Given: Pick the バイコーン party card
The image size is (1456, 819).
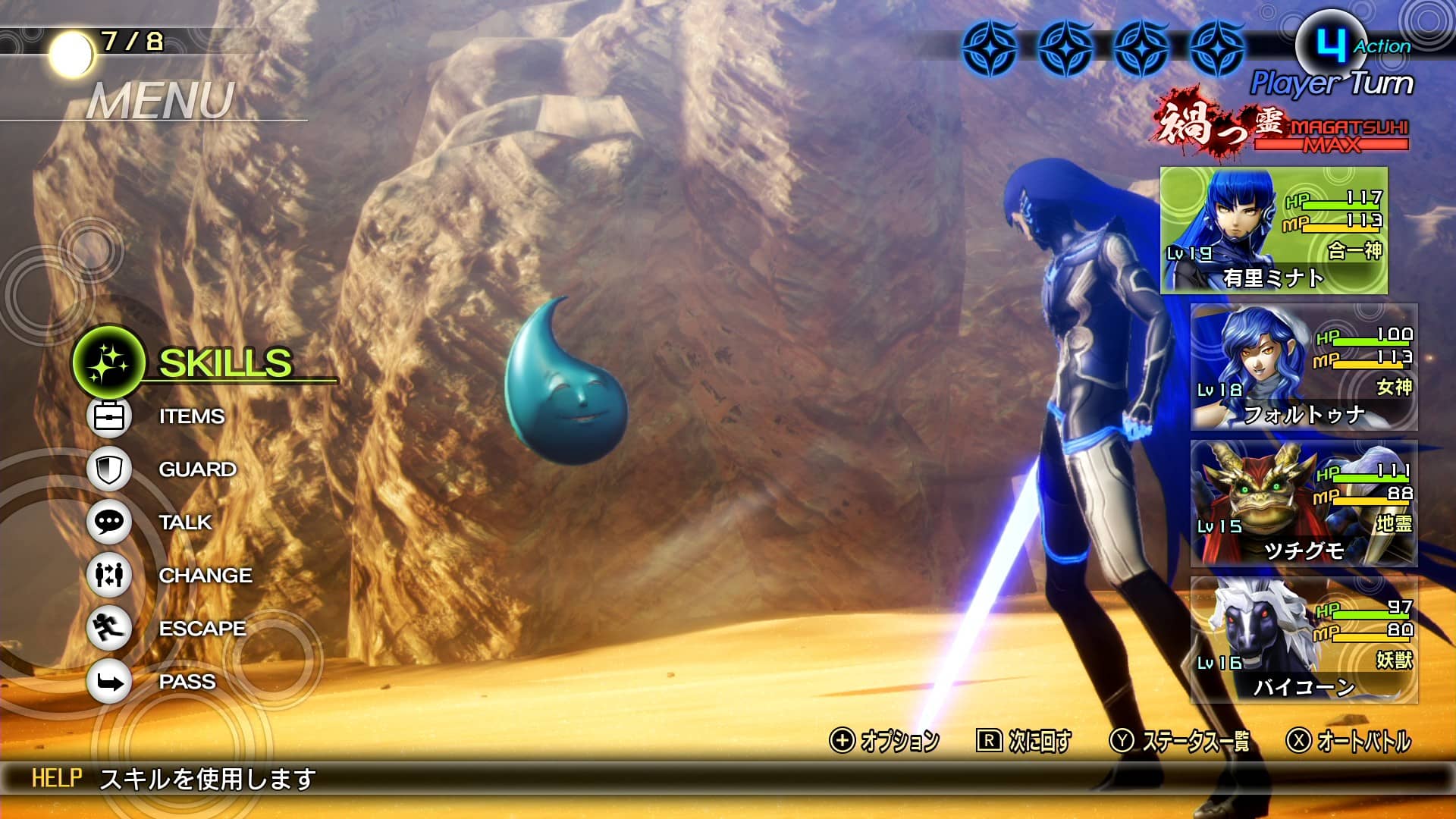Looking at the screenshot, I should pyautogui.click(x=1303, y=640).
